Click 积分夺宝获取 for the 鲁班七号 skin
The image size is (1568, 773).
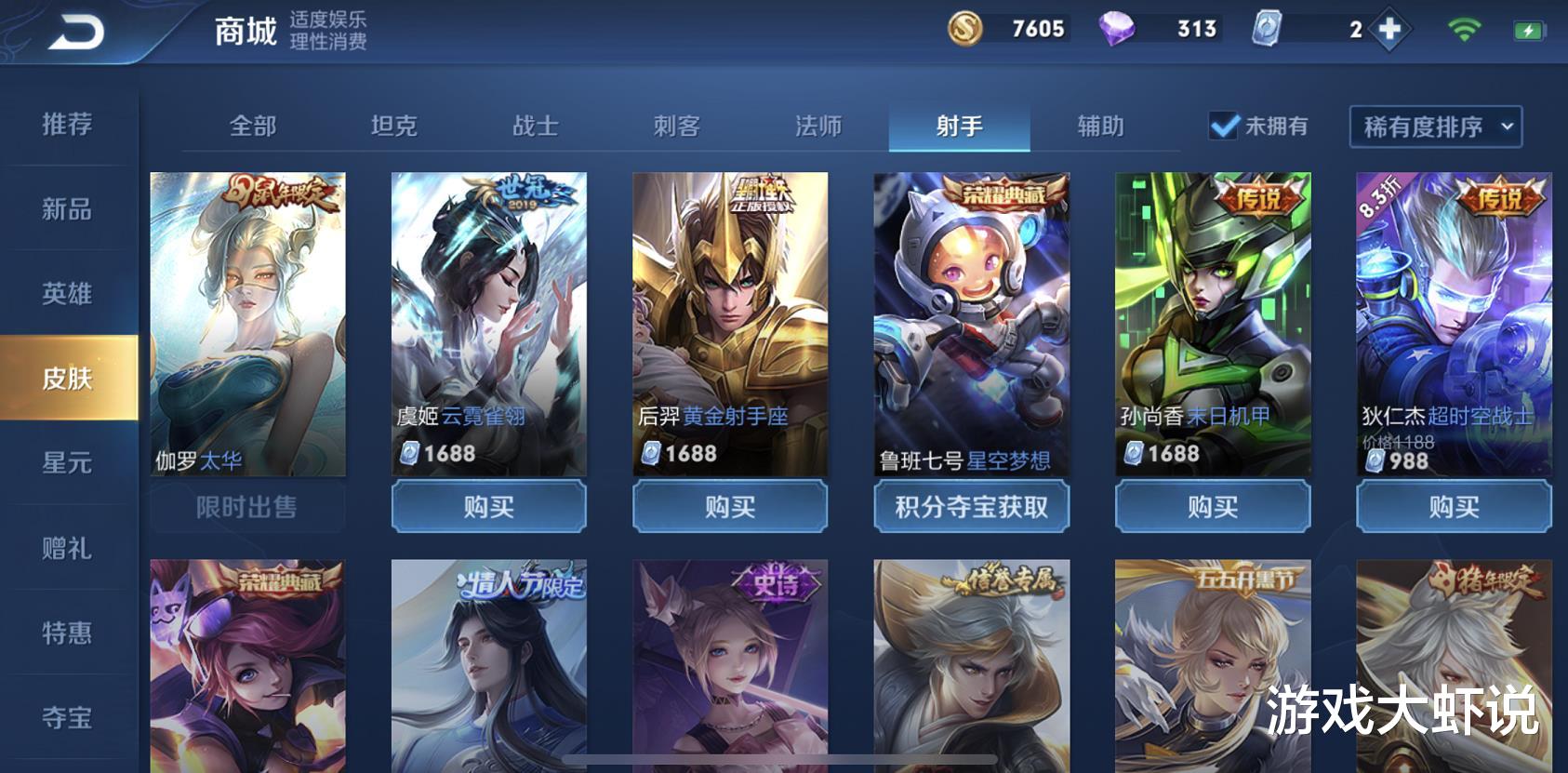tap(972, 507)
